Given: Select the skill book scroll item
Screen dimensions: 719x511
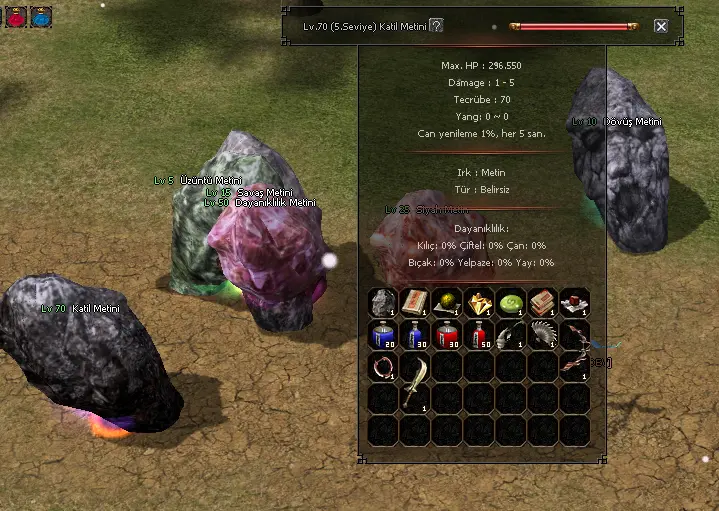Looking at the screenshot, I should click(415, 302).
